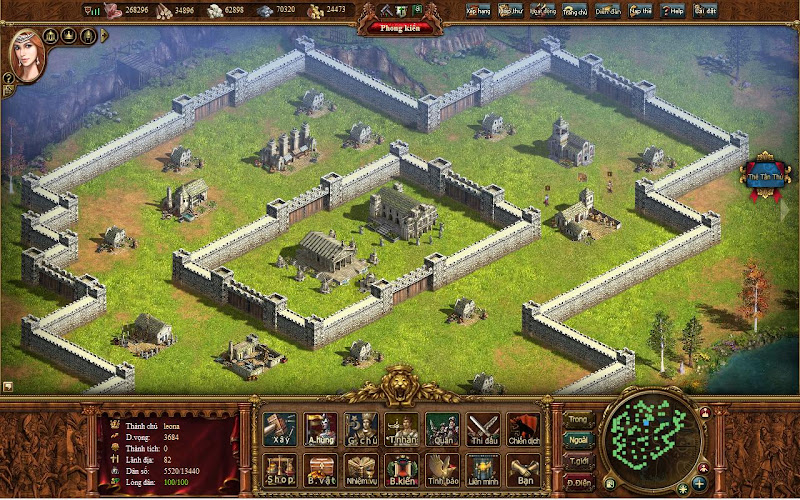Open the B.vật treasure chest
The height and width of the screenshot is (500, 800).
[x=320, y=470]
